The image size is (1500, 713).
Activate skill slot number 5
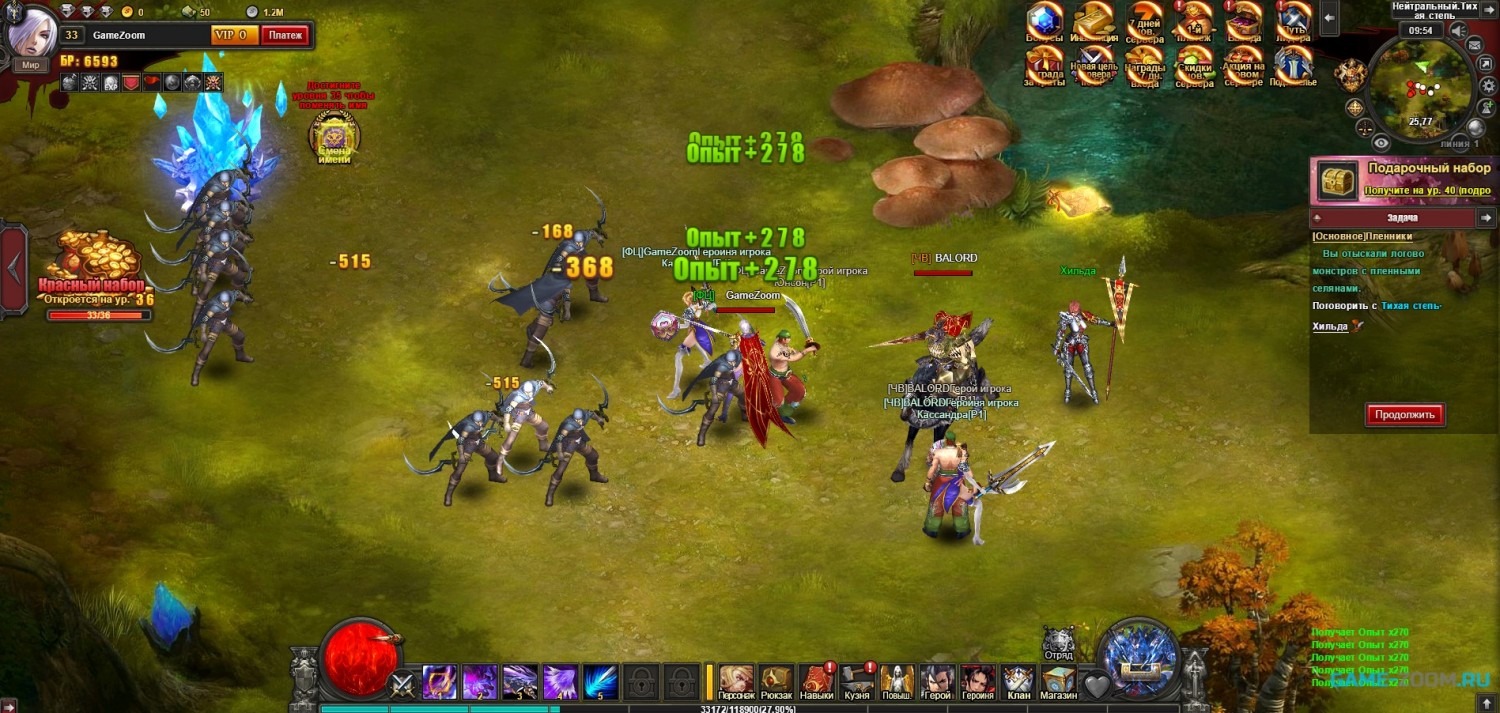pyautogui.click(x=600, y=681)
